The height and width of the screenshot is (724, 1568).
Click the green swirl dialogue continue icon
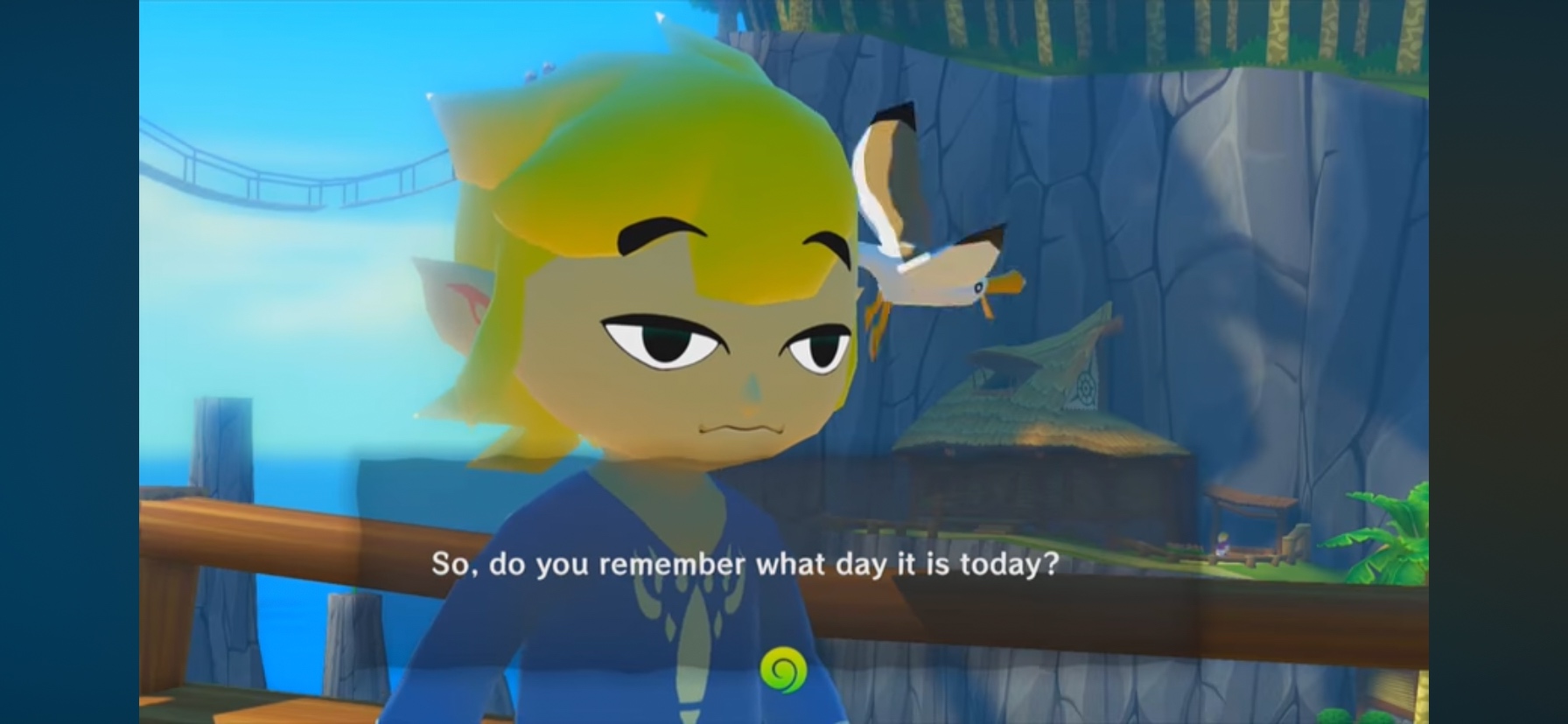click(781, 670)
